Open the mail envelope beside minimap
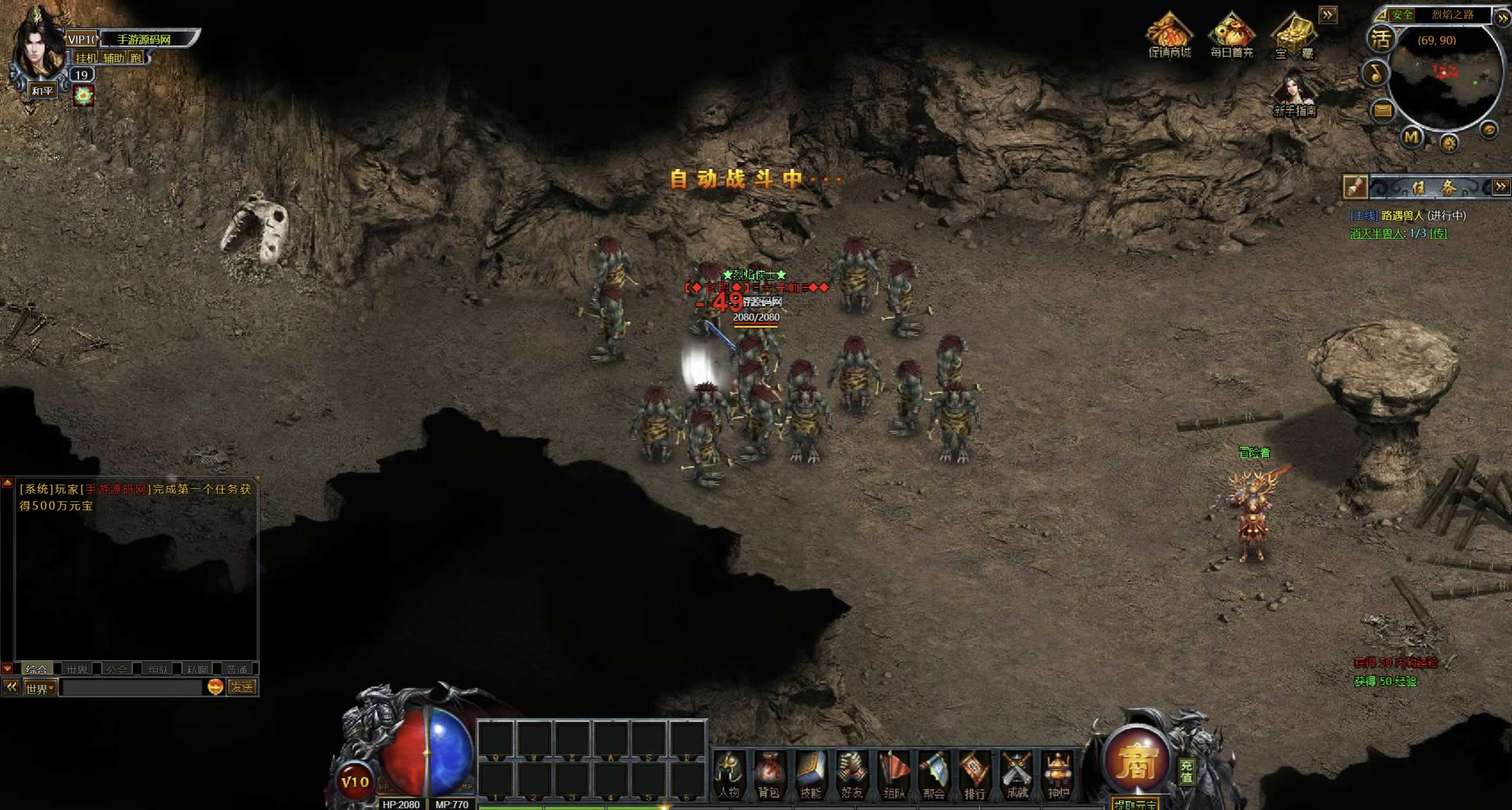Screen dimensions: 1512x810 click(1383, 110)
